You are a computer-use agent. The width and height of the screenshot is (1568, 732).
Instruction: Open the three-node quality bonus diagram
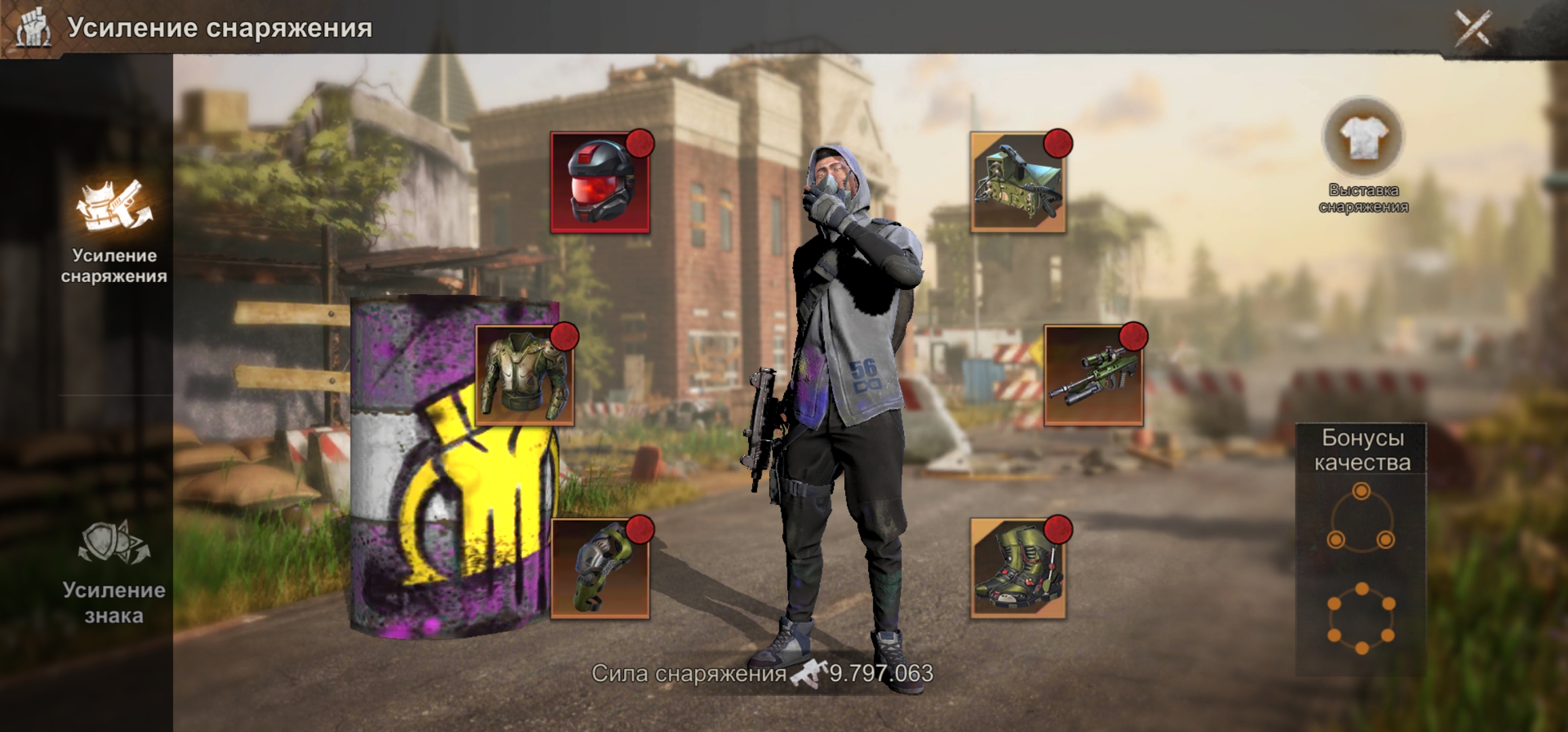[x=1361, y=517]
